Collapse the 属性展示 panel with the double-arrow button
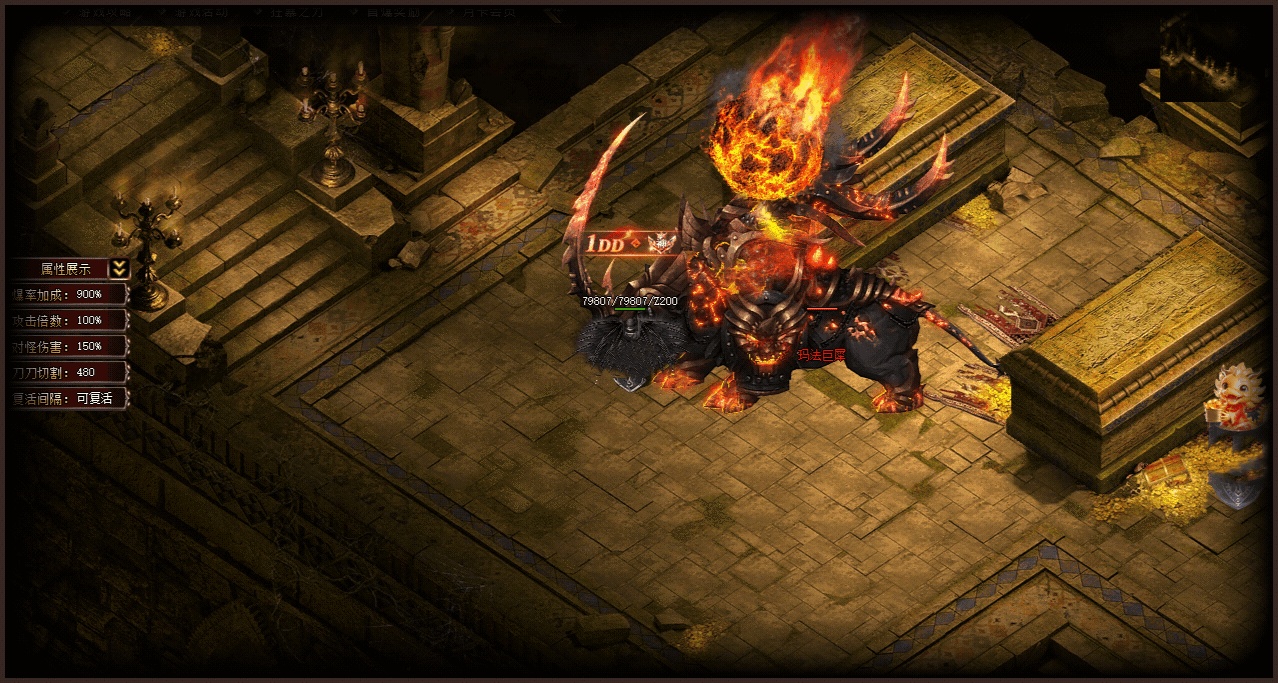The image size is (1278, 683). coord(119,268)
